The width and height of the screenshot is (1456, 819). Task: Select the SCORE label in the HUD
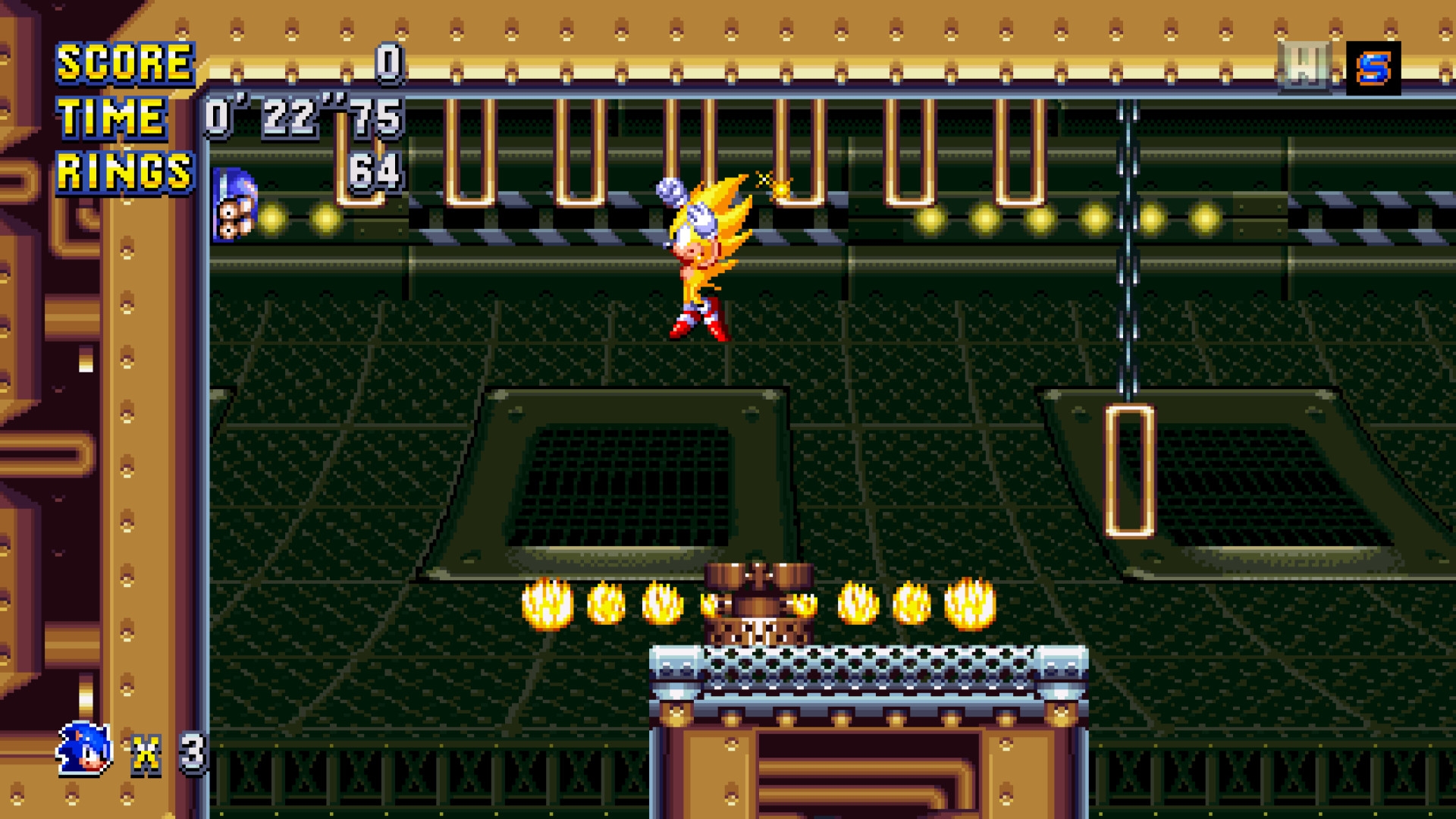tap(125, 62)
